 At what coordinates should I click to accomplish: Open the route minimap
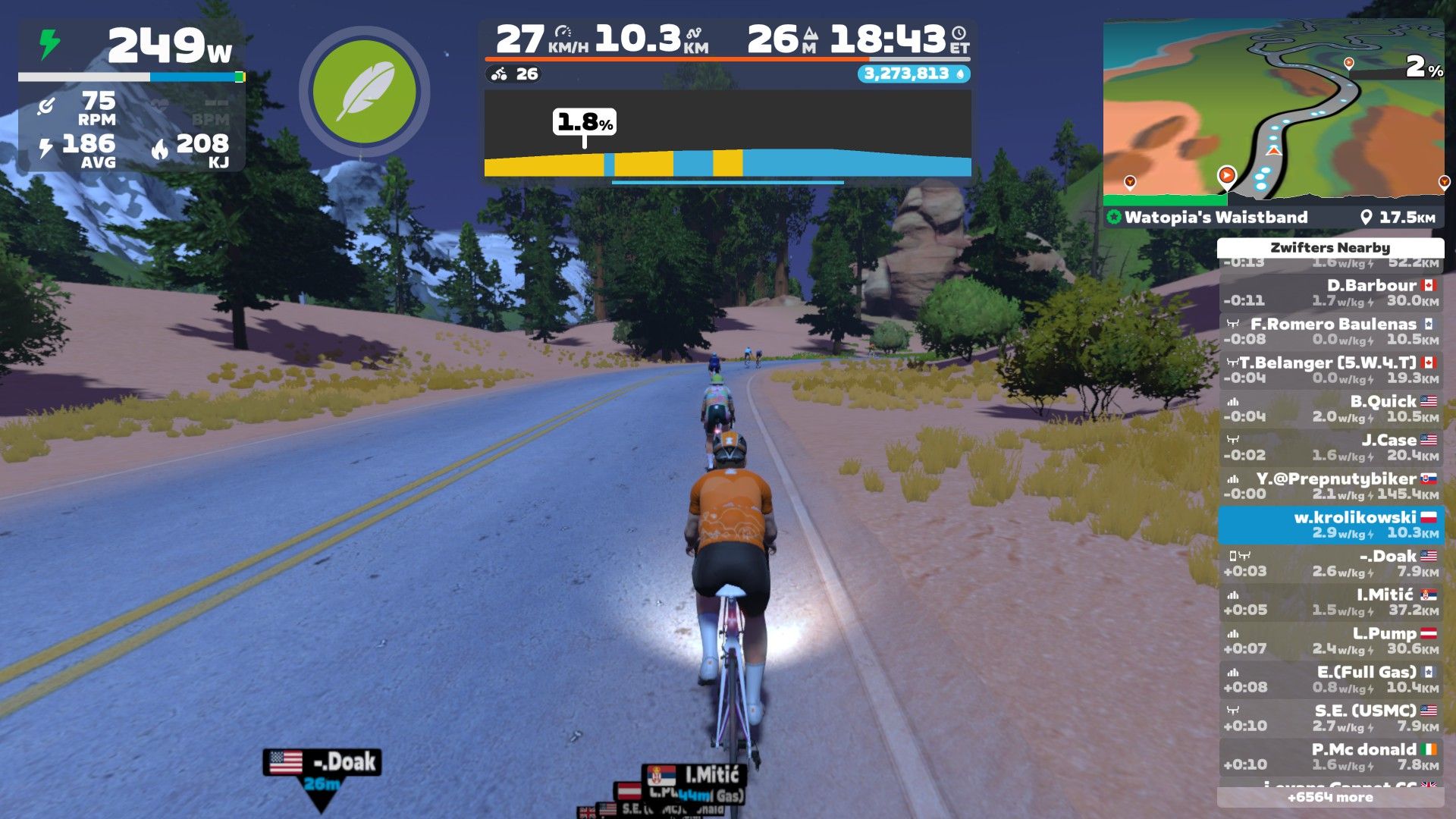point(1272,112)
